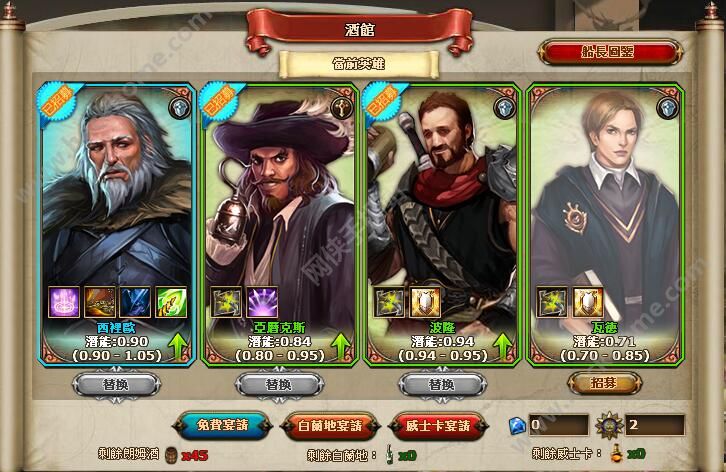726x472 pixels.
Task: Tap the green up arrow on 波隆
Action: click(504, 348)
